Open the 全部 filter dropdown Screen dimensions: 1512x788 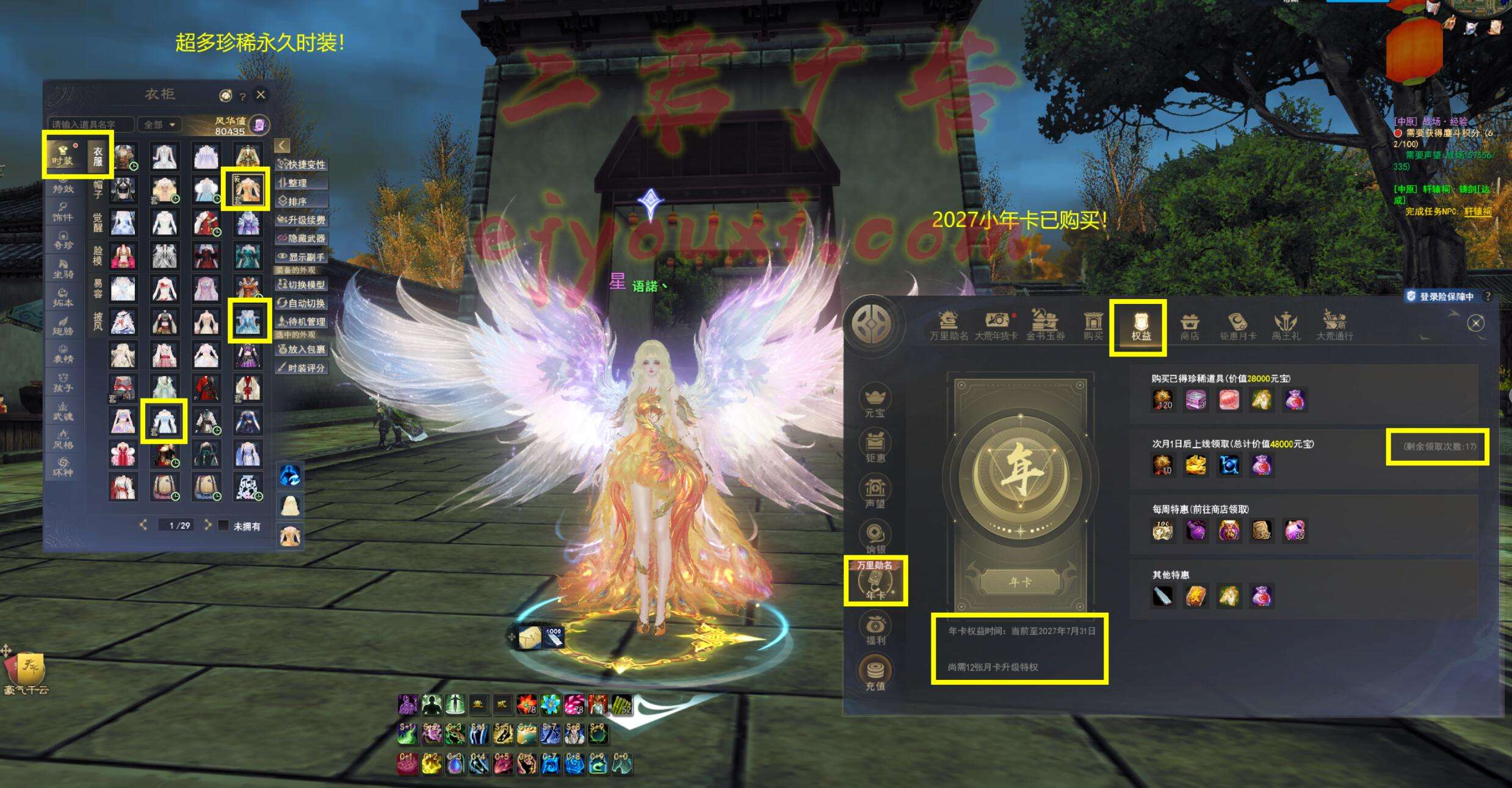159,125
